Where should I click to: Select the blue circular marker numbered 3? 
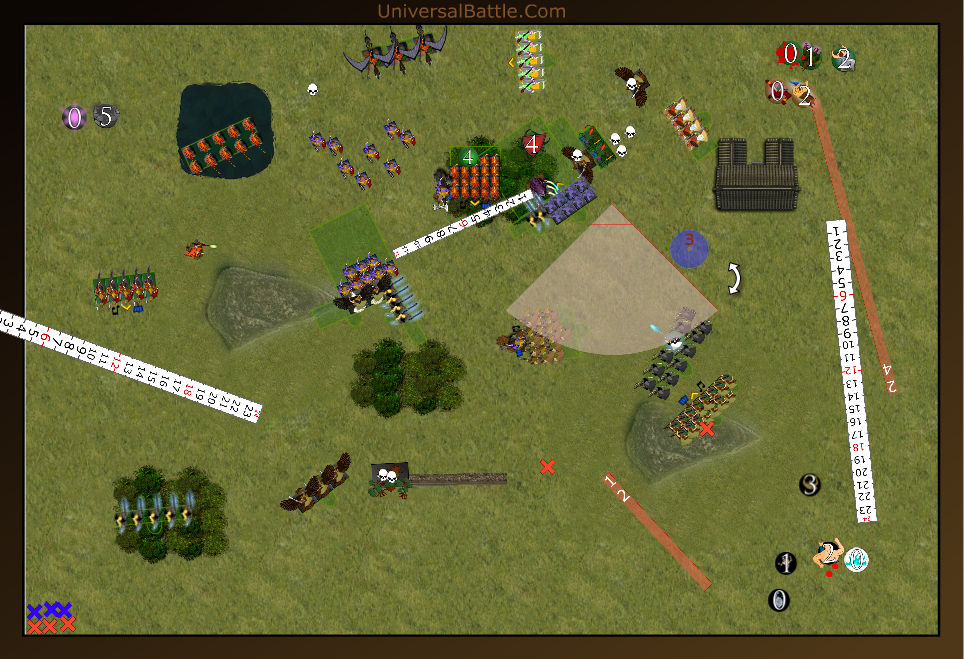[x=688, y=248]
